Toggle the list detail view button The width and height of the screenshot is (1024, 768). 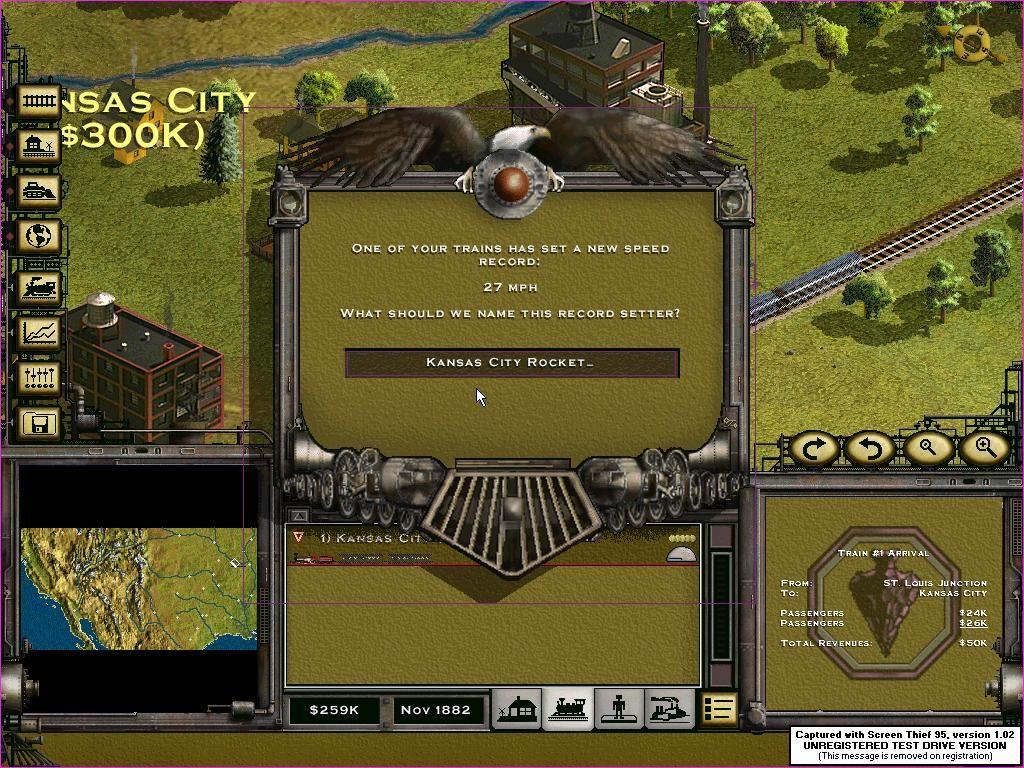[x=718, y=709]
